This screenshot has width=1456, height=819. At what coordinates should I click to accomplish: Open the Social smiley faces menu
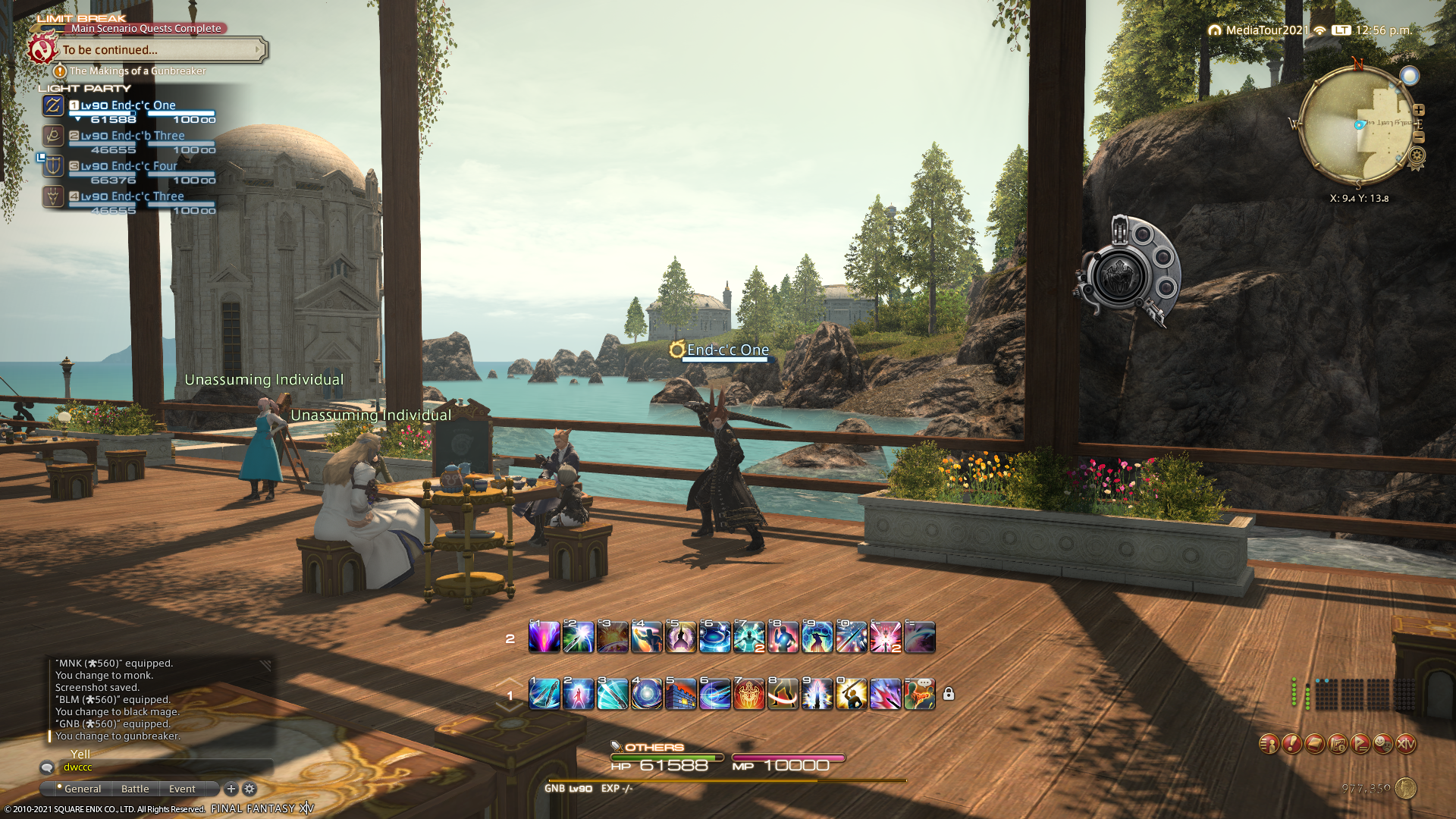point(1383,744)
